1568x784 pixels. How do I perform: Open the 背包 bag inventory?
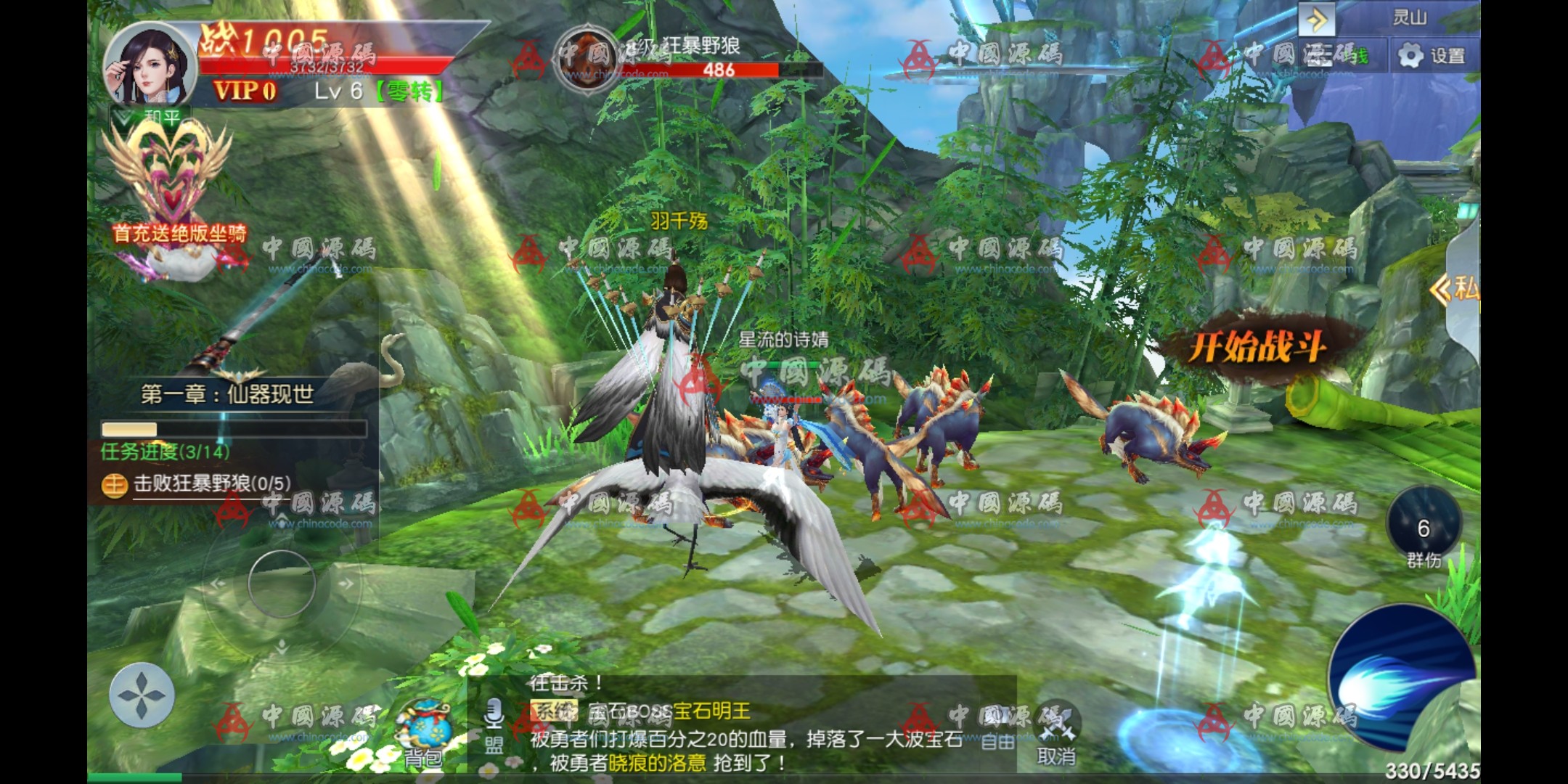[423, 735]
